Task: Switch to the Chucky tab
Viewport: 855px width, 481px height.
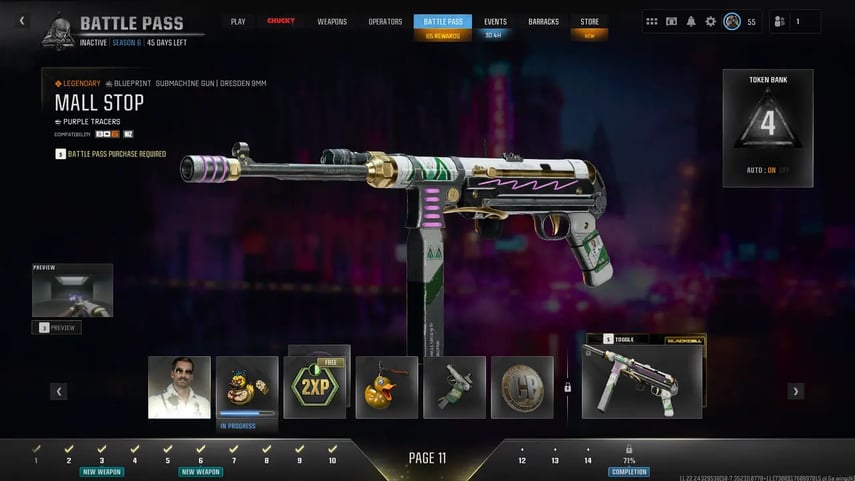Action: tap(281, 21)
